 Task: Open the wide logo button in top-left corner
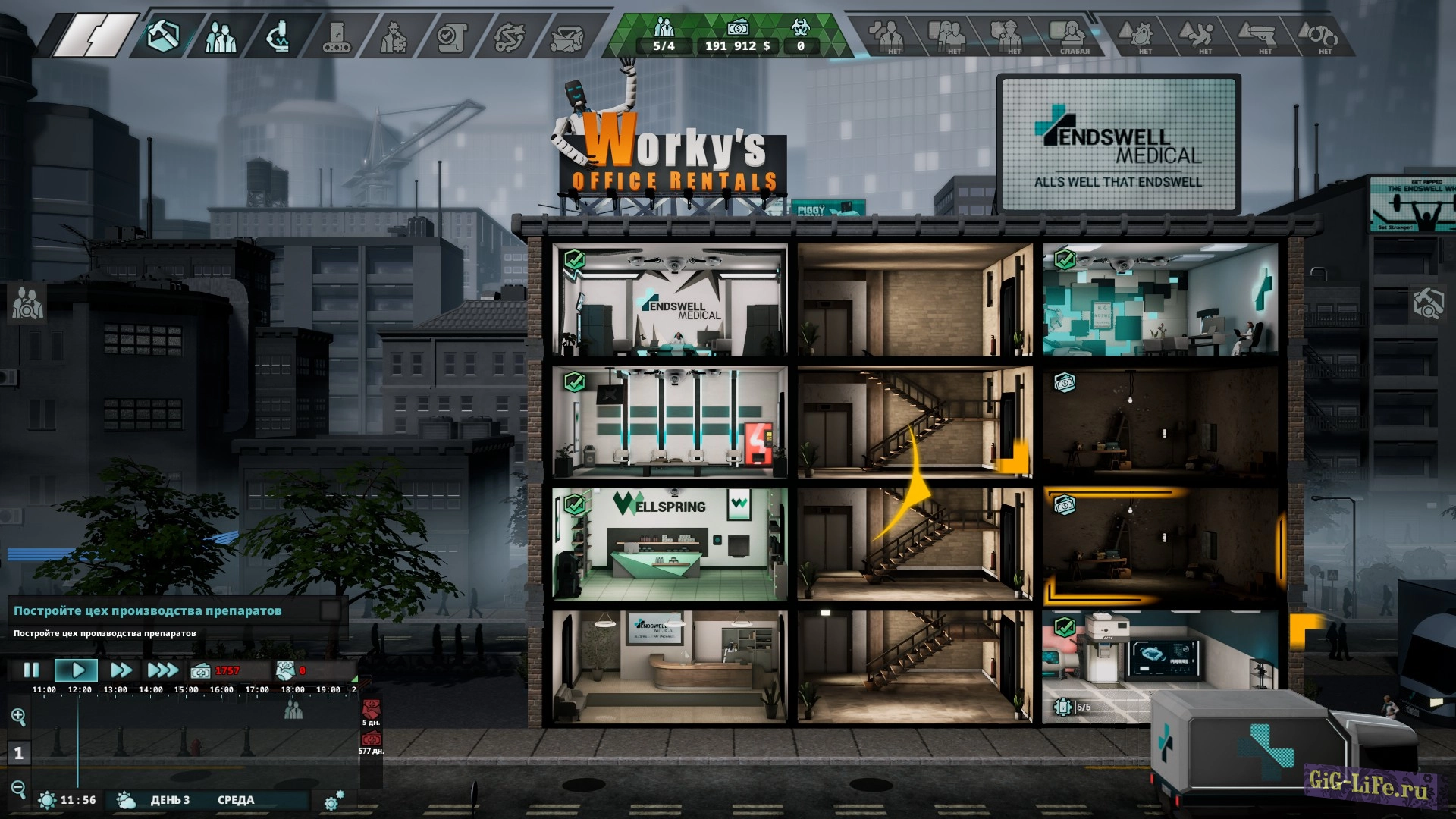pos(95,36)
